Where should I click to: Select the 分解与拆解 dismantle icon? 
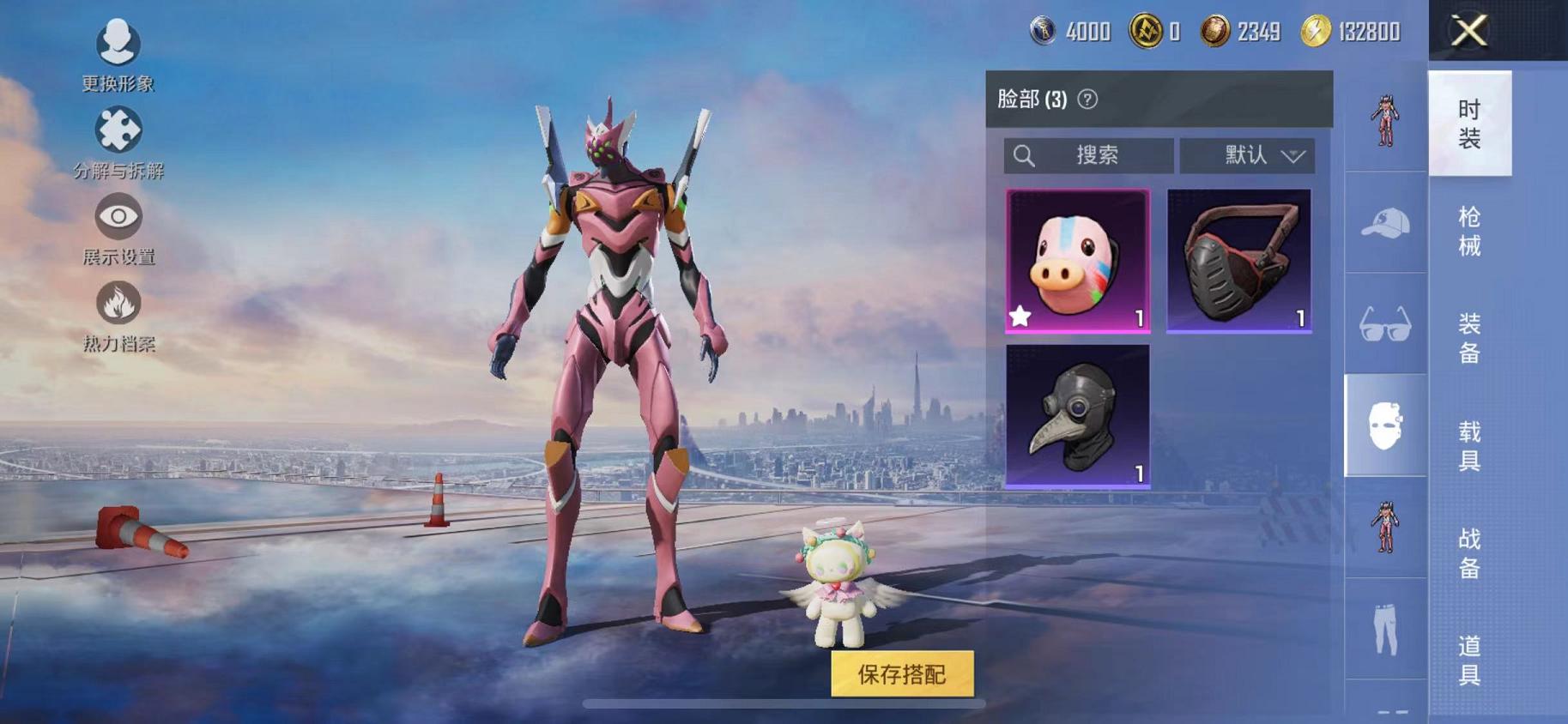click(x=119, y=130)
